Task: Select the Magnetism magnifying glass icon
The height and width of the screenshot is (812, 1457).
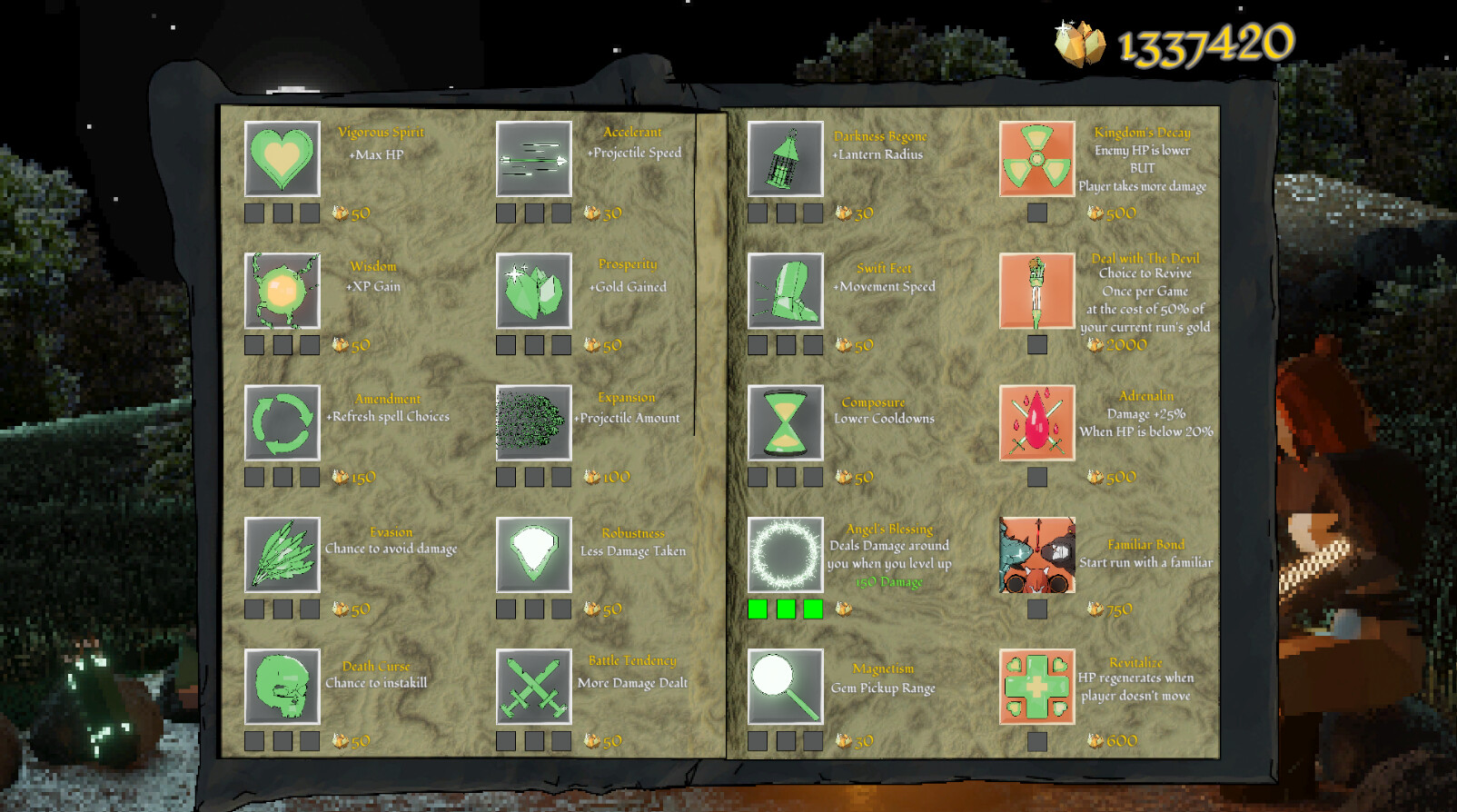Action: point(785,688)
